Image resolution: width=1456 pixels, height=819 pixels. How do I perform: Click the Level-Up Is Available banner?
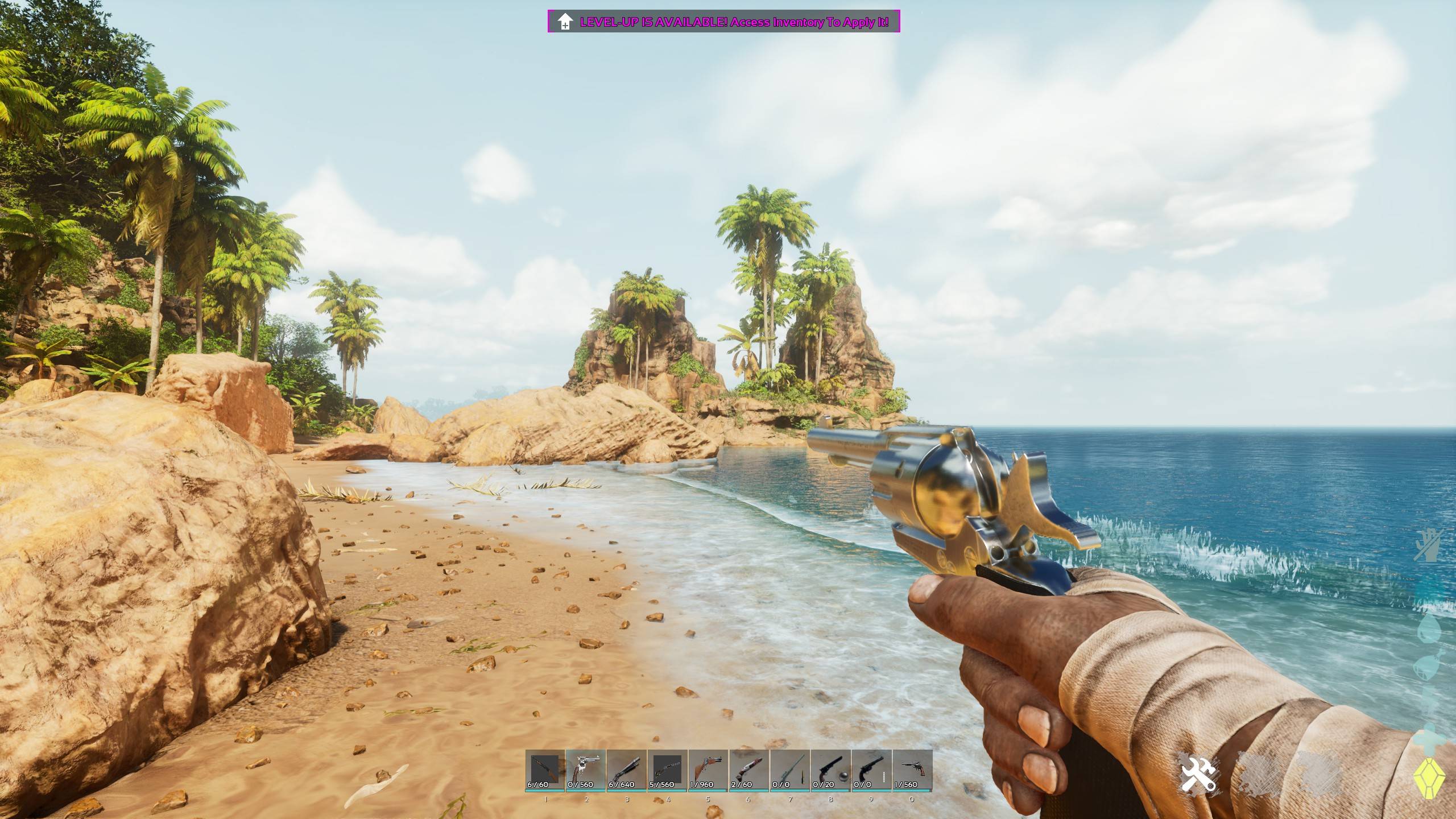tap(723, 22)
